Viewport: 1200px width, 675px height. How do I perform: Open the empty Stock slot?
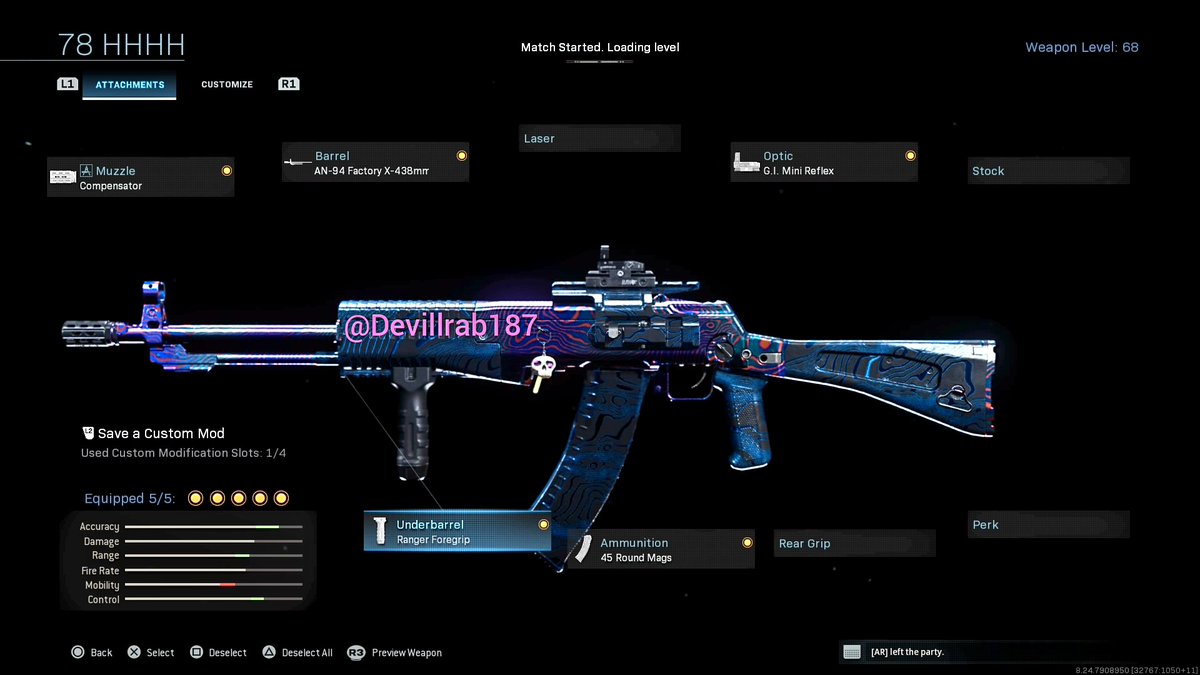point(1048,171)
